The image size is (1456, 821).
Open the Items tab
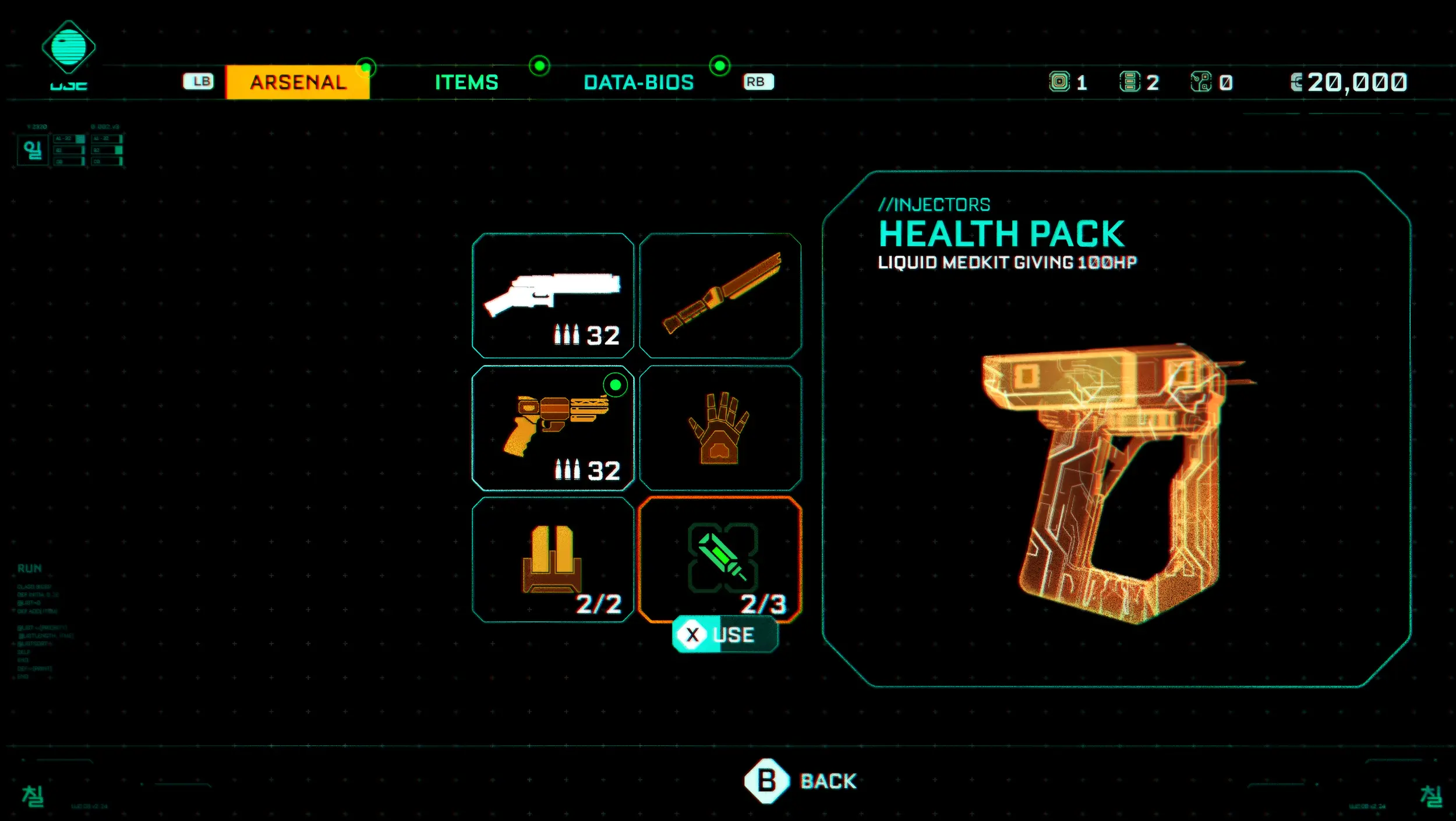coord(467,82)
